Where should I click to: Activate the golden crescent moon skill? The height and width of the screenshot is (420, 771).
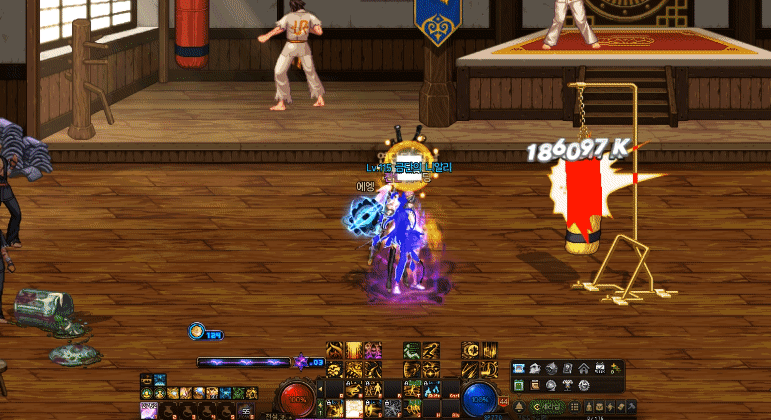coord(471,350)
